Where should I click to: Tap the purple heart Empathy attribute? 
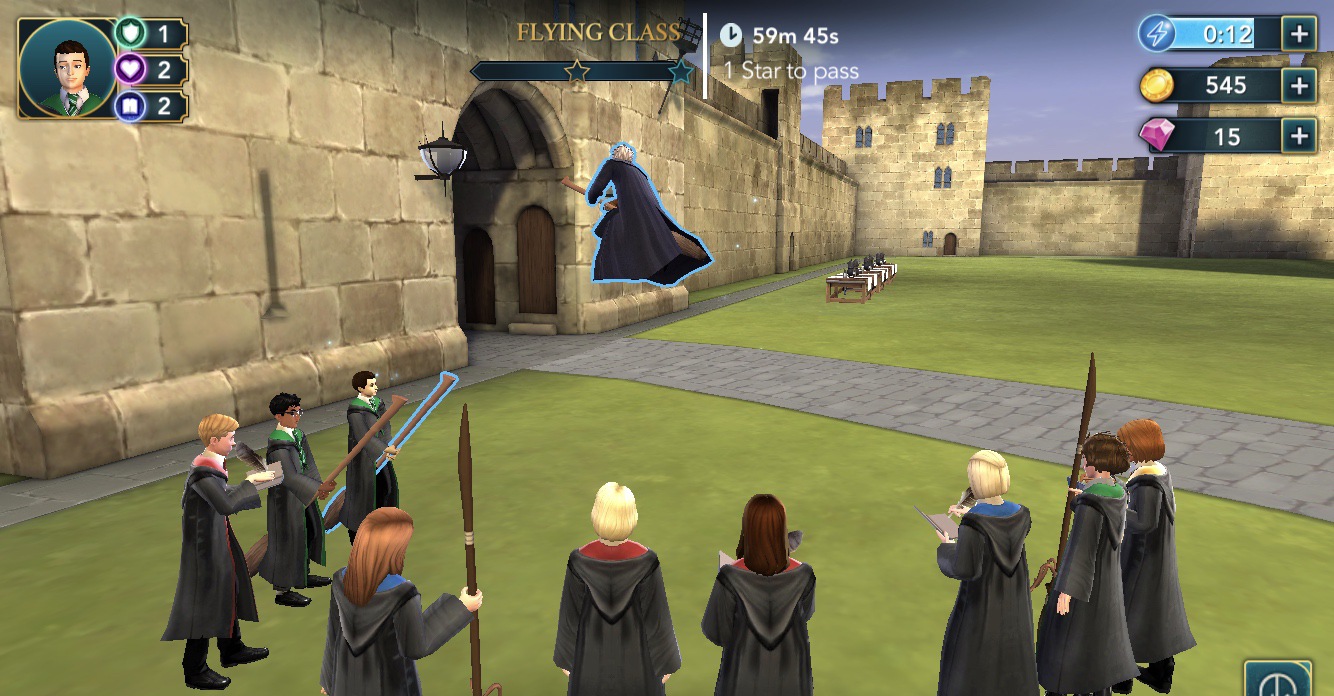point(131,69)
